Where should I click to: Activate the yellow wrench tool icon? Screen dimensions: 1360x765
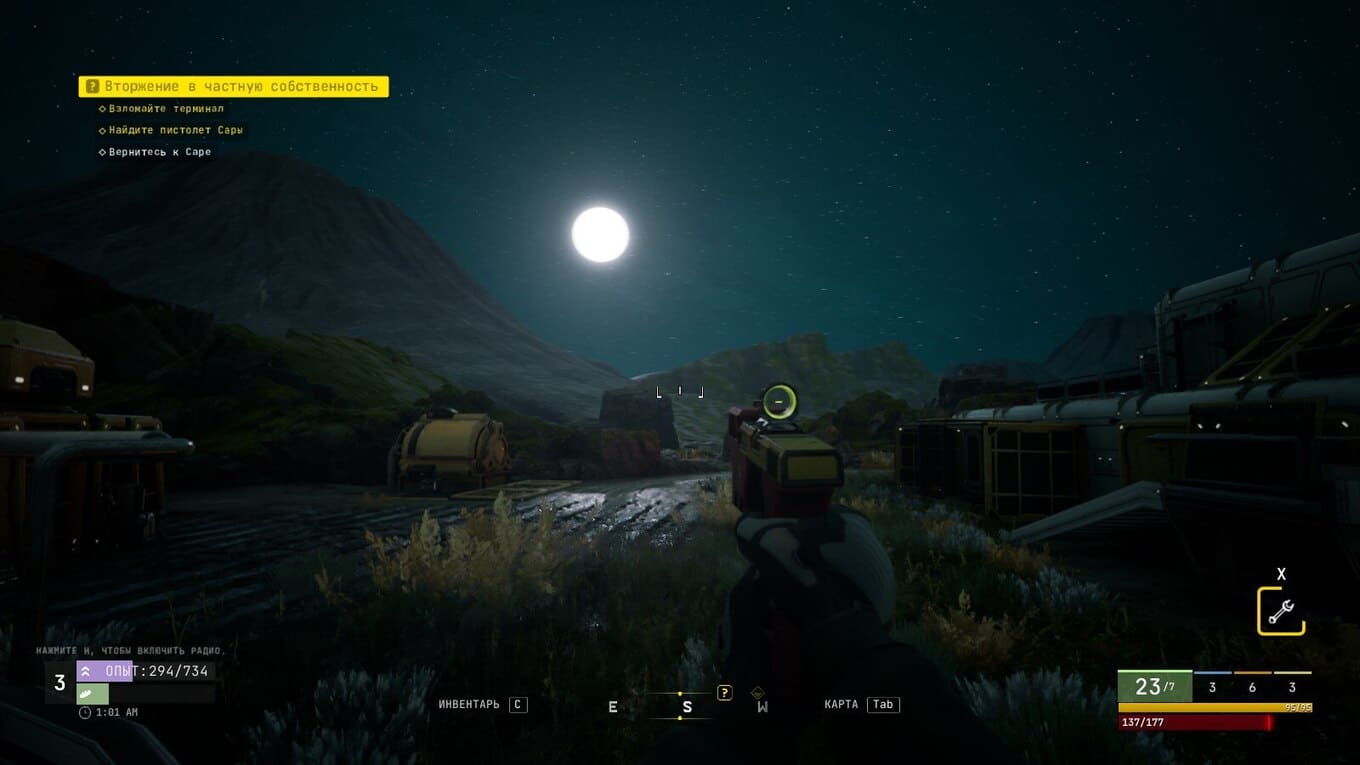[1281, 611]
